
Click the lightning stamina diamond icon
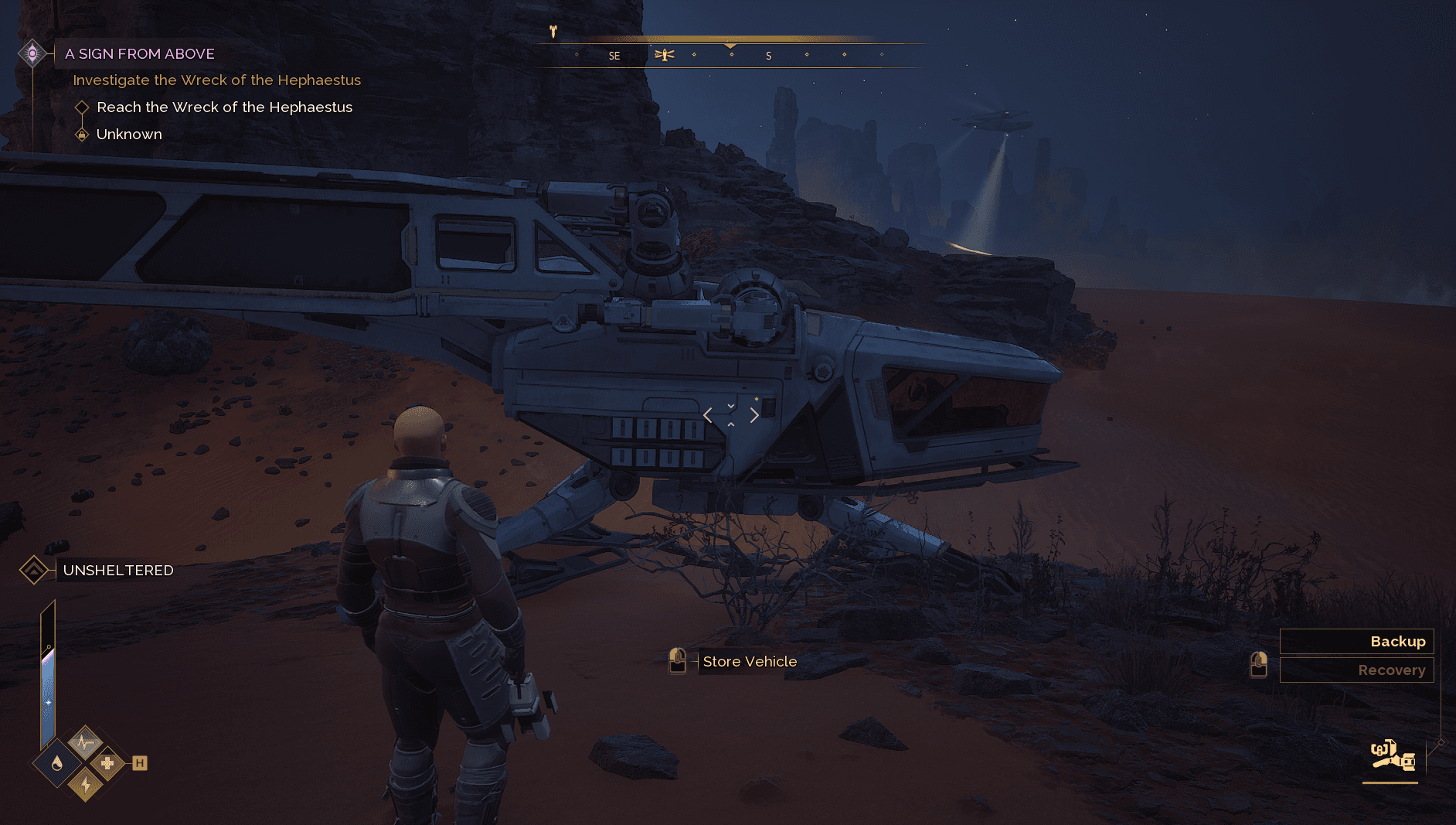pyautogui.click(x=85, y=786)
